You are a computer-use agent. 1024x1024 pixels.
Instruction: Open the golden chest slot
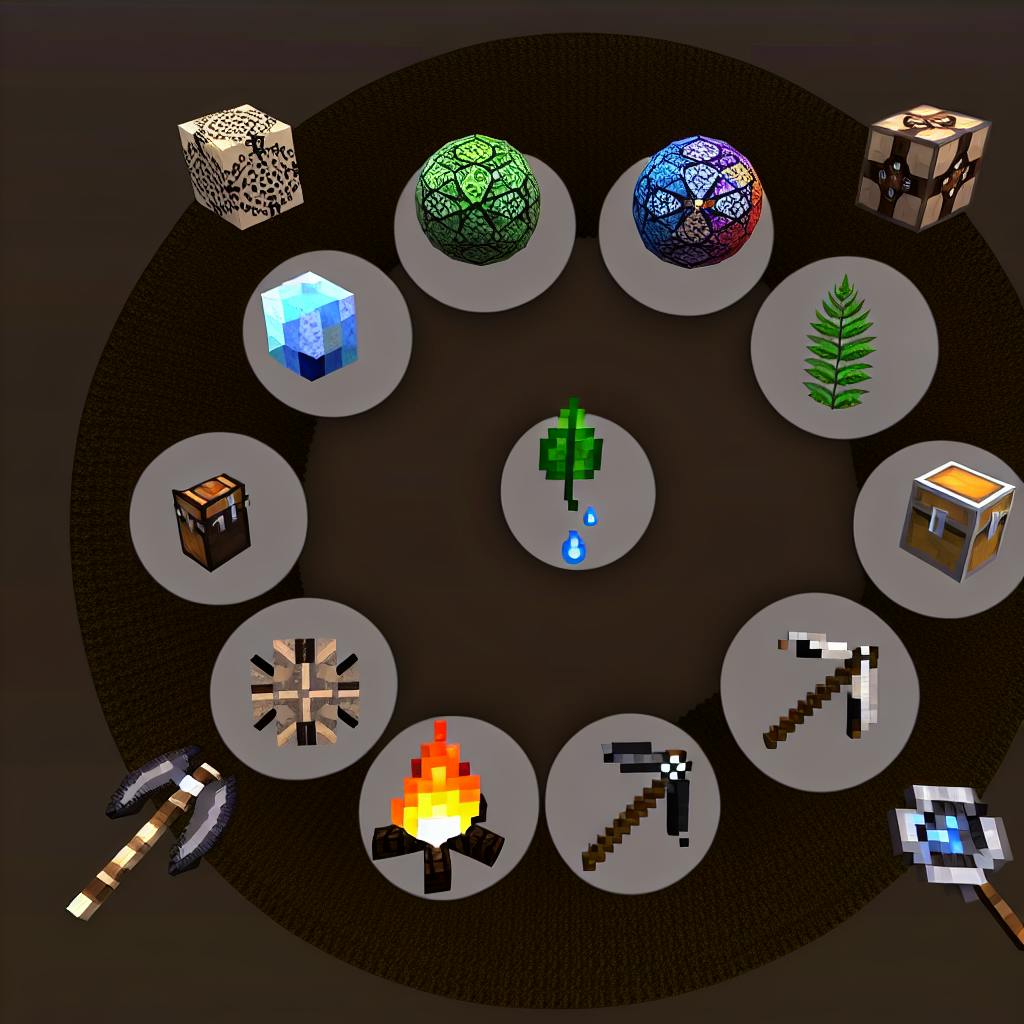click(x=955, y=522)
